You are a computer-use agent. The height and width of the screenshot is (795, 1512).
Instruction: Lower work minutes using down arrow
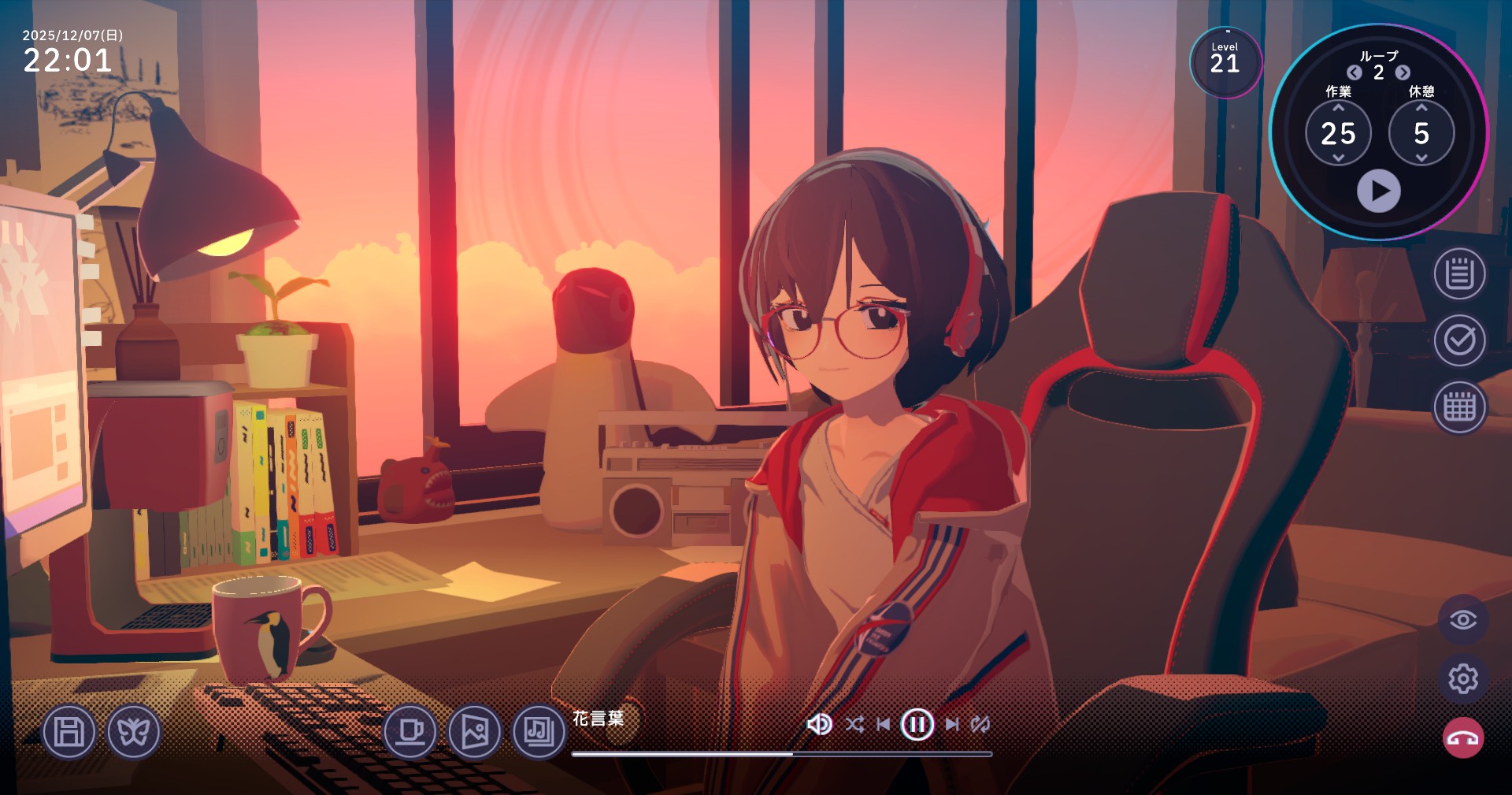1338,158
